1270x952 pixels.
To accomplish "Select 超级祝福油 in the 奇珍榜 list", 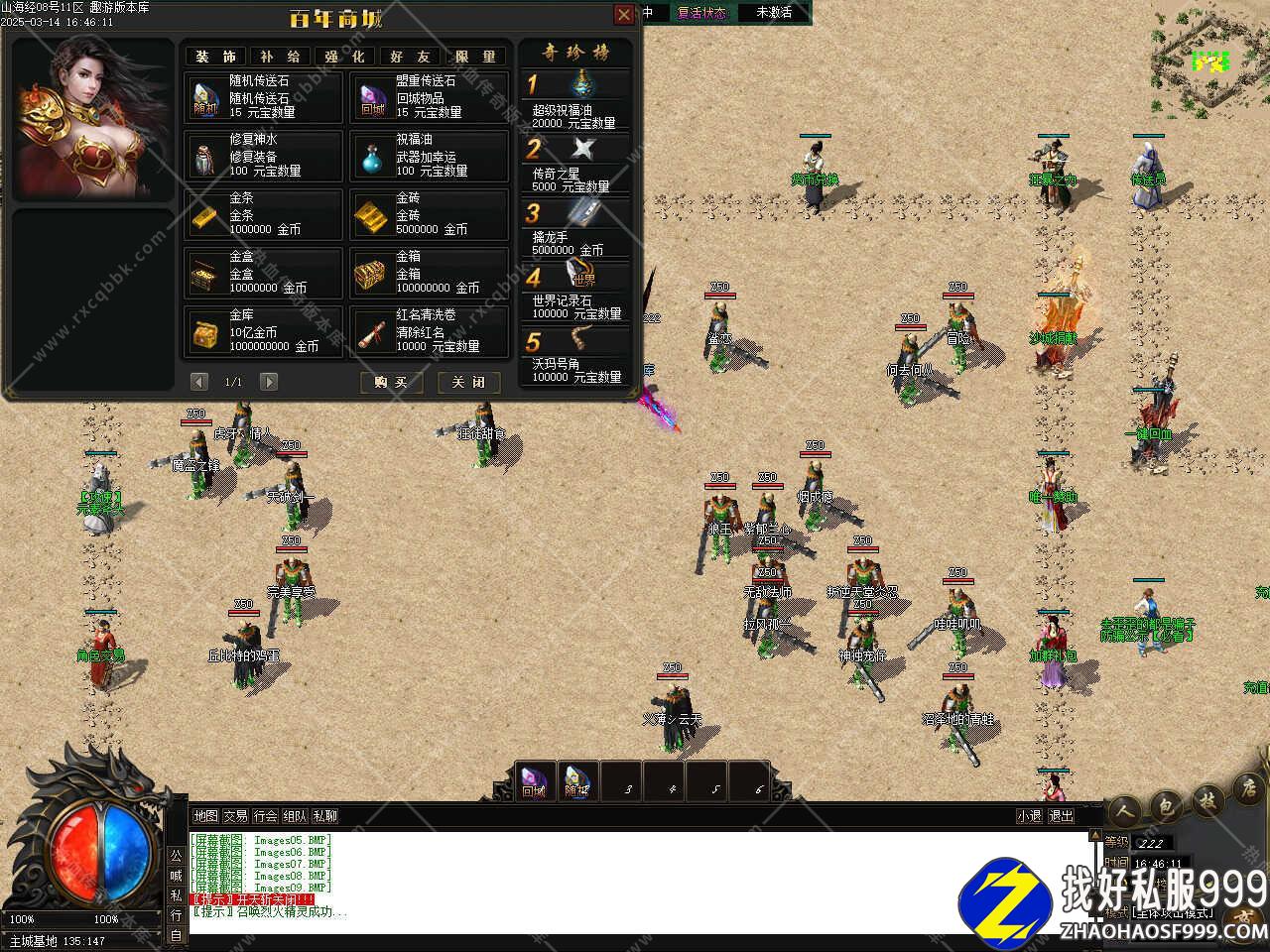I will coord(575,101).
